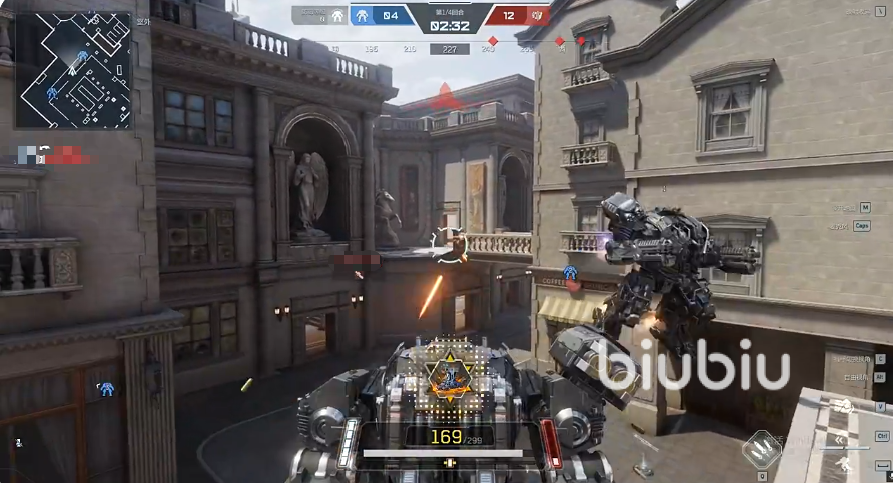The height and width of the screenshot is (483, 893).
Task: Click the blue team mech icon
Action: point(362,15)
